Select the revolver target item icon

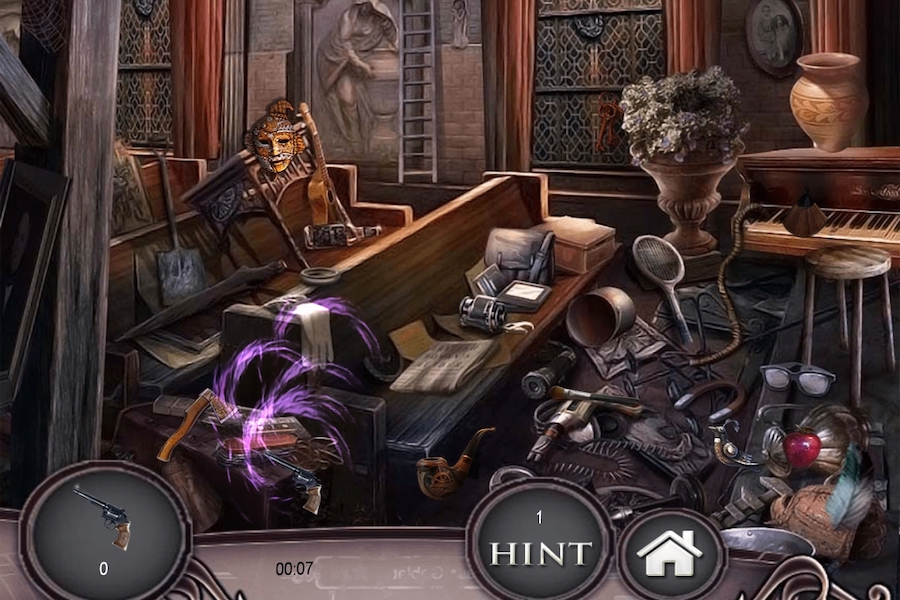click(103, 517)
